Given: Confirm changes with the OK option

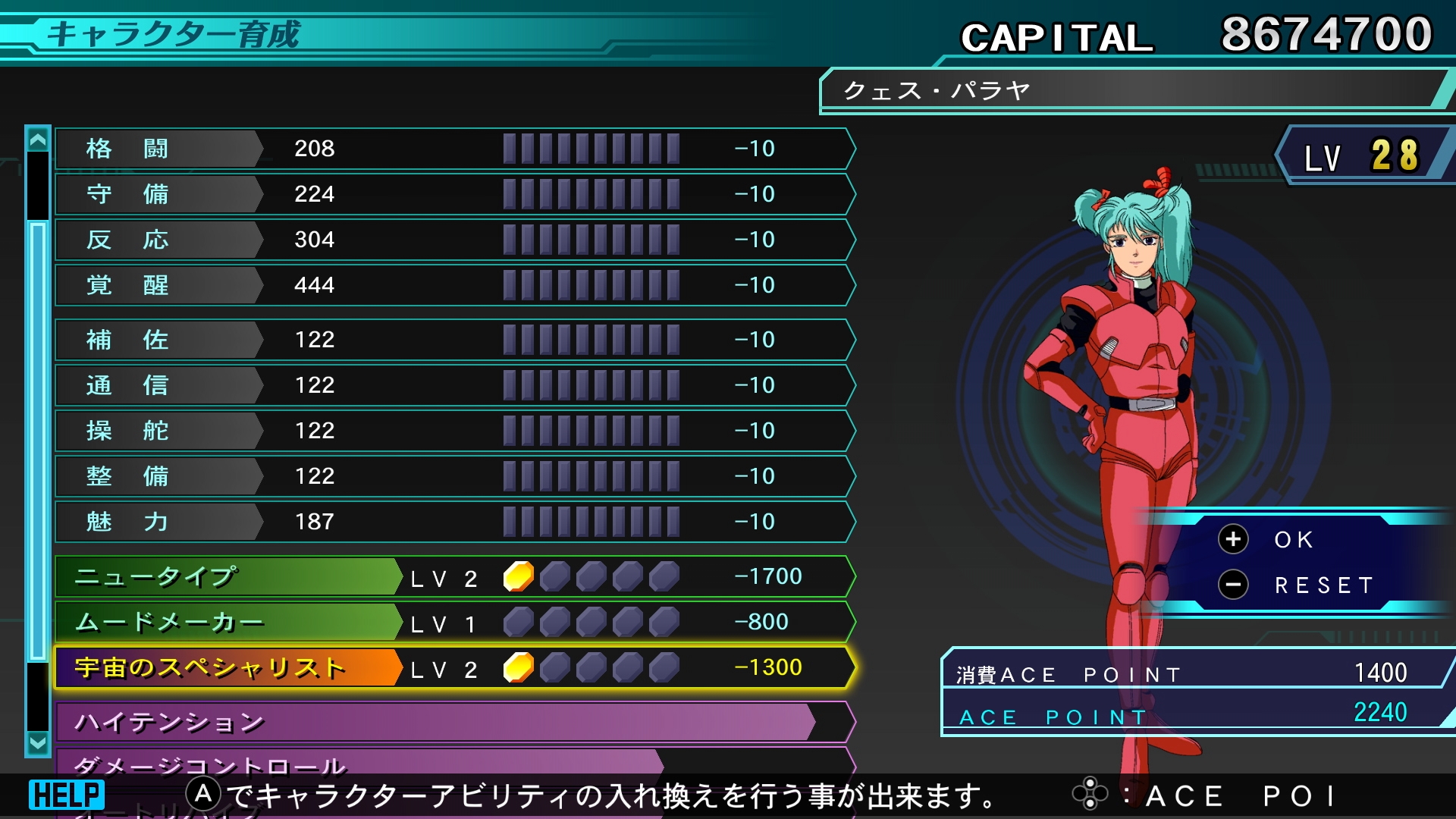Looking at the screenshot, I should click(x=1292, y=539).
